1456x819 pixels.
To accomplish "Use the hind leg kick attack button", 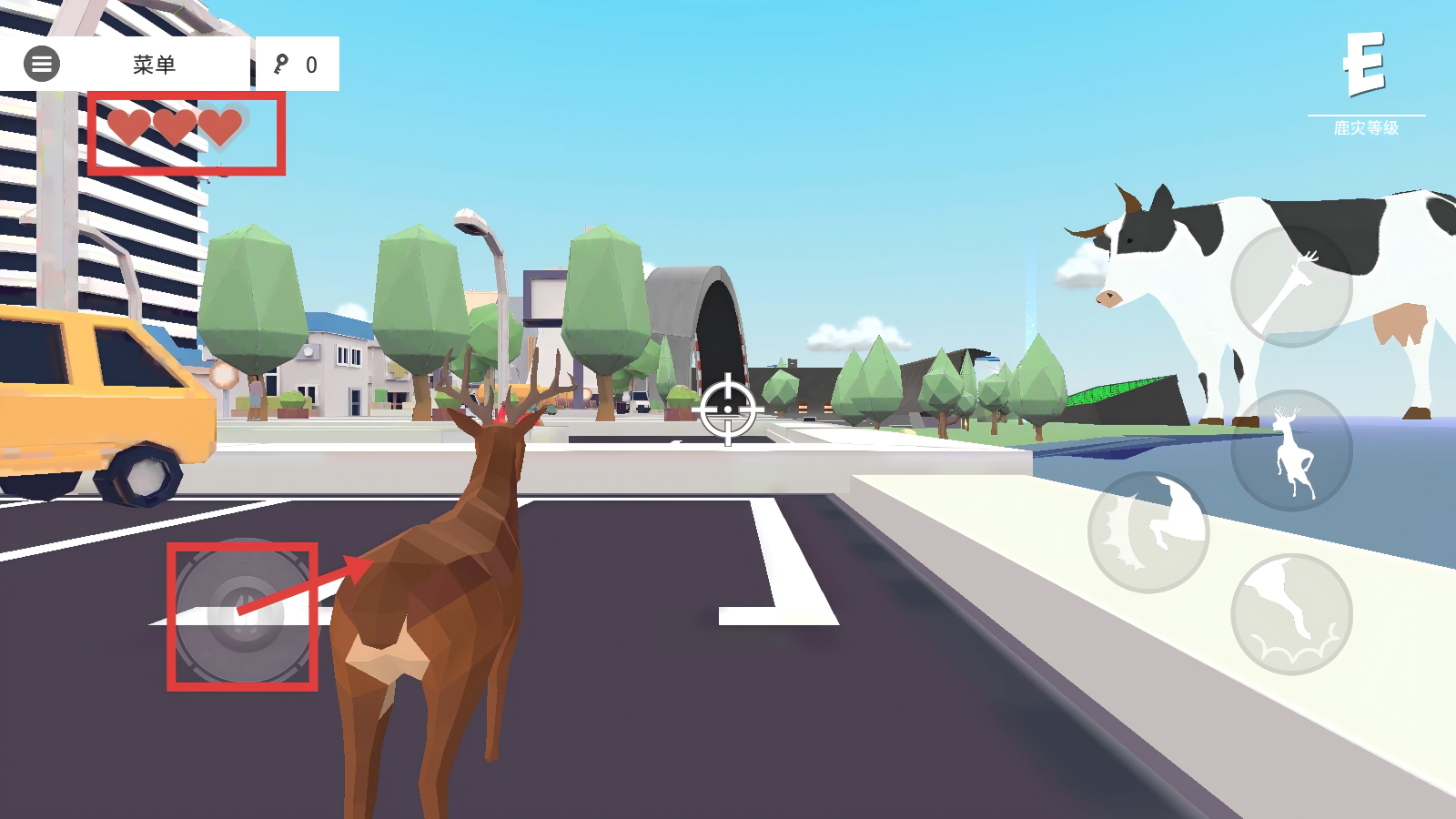I will tap(1148, 532).
